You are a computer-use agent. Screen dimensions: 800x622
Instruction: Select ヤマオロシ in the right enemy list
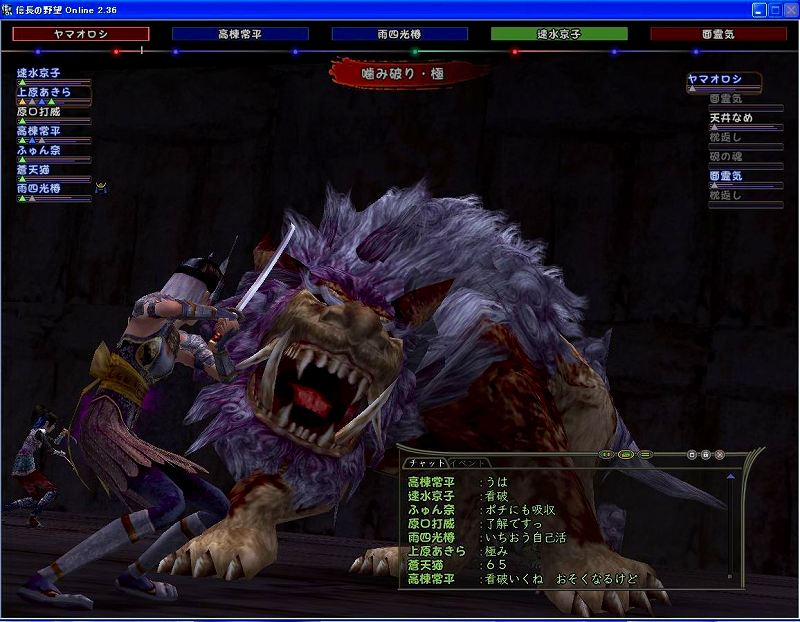click(724, 79)
